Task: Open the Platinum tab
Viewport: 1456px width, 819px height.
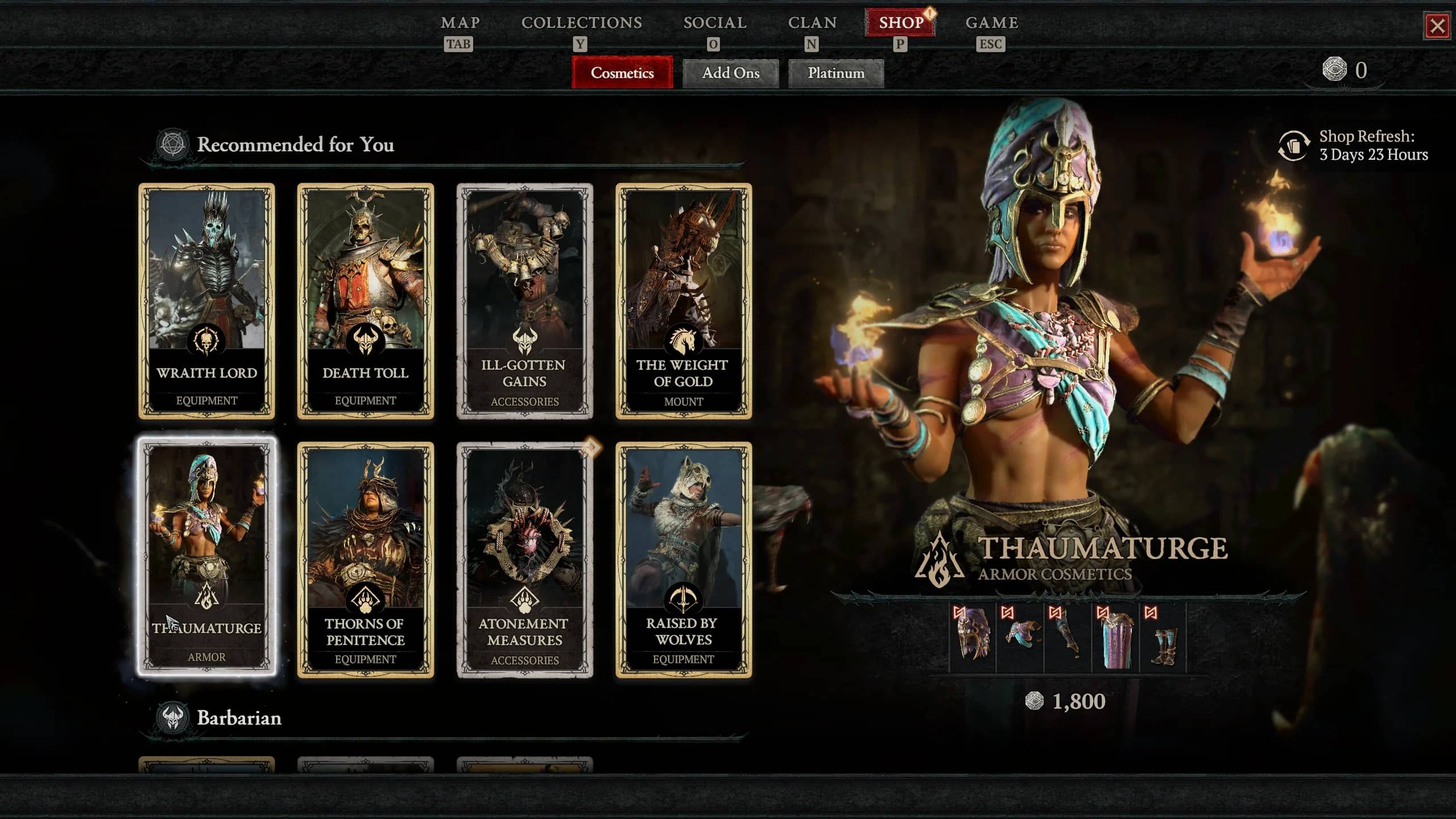Action: click(835, 73)
